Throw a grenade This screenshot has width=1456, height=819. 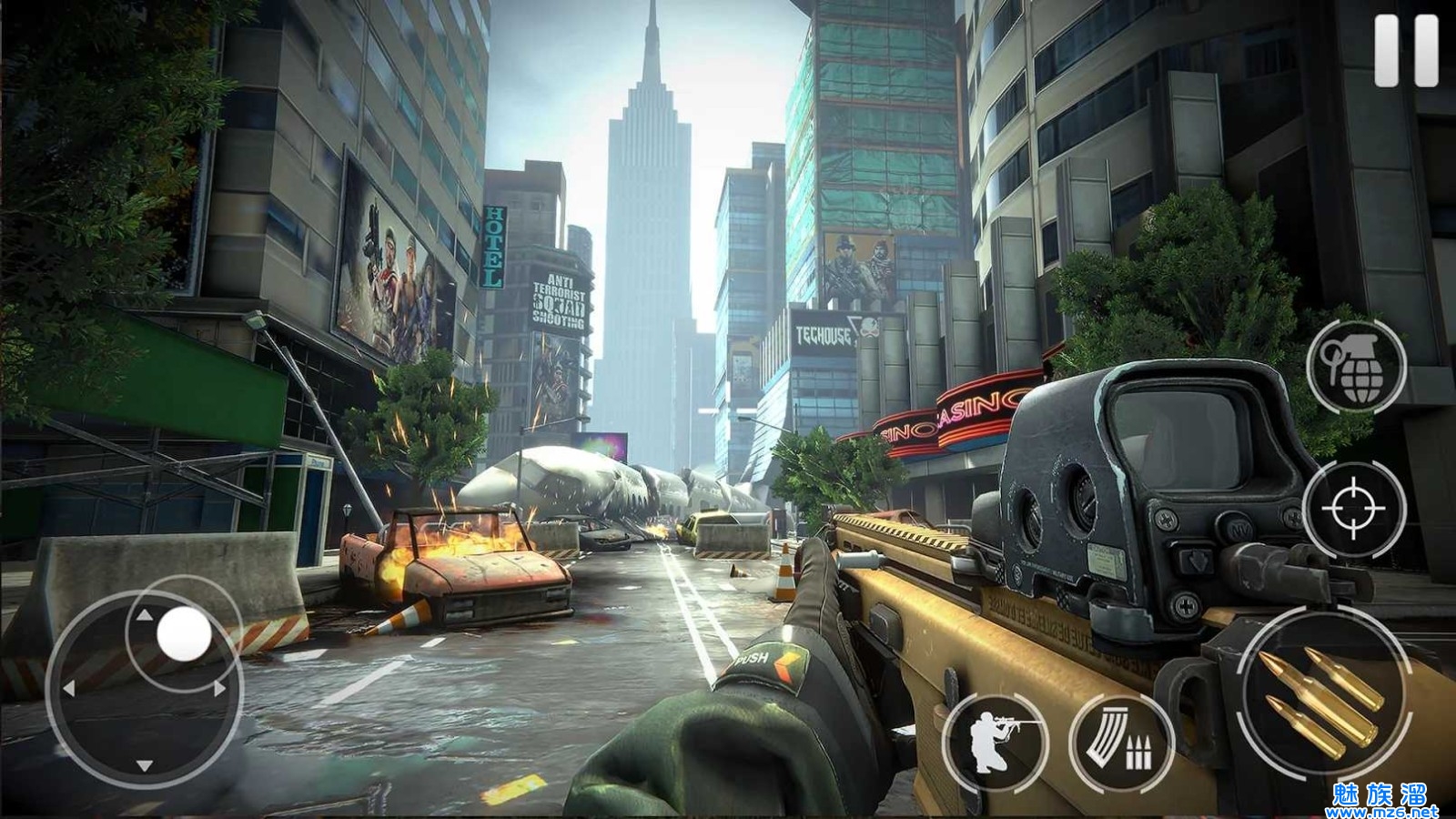[1356, 366]
